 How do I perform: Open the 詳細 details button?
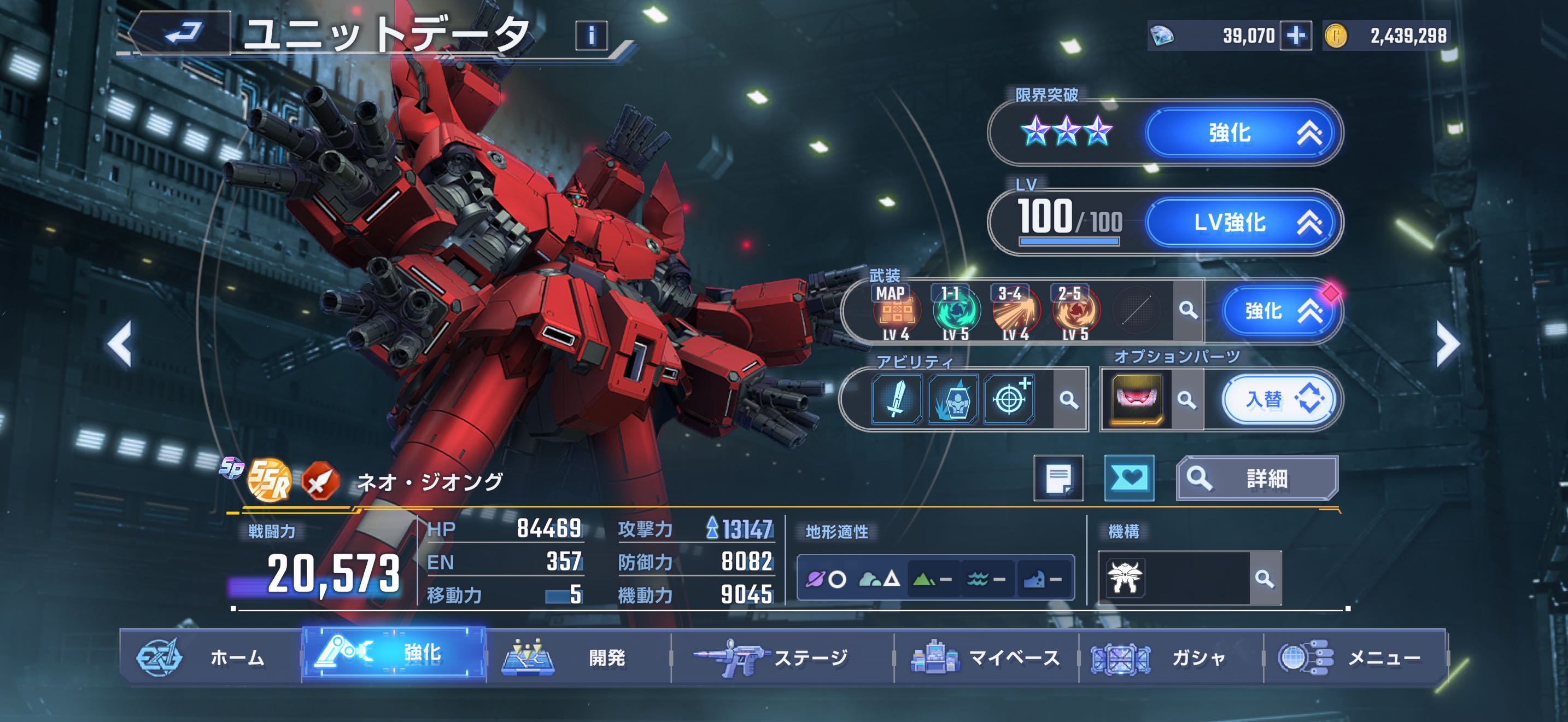click(x=1256, y=479)
